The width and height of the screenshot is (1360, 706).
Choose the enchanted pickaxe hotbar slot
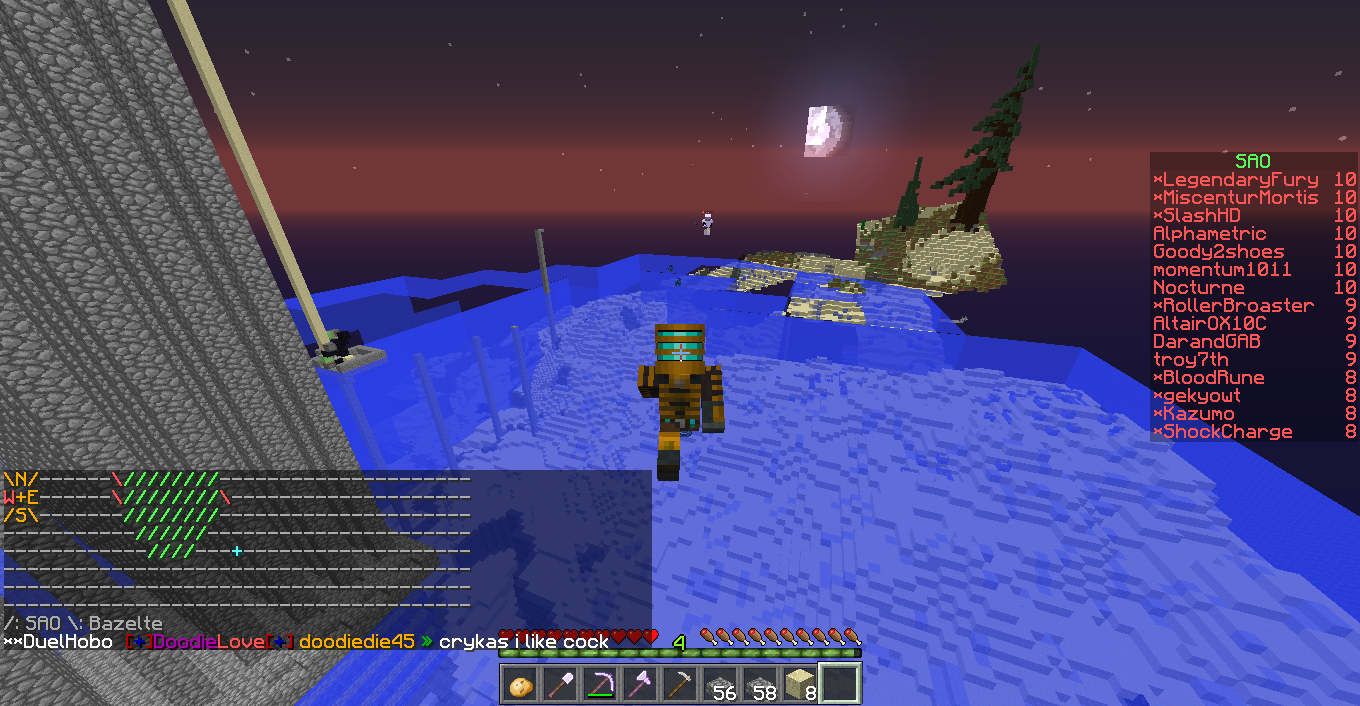(x=600, y=686)
